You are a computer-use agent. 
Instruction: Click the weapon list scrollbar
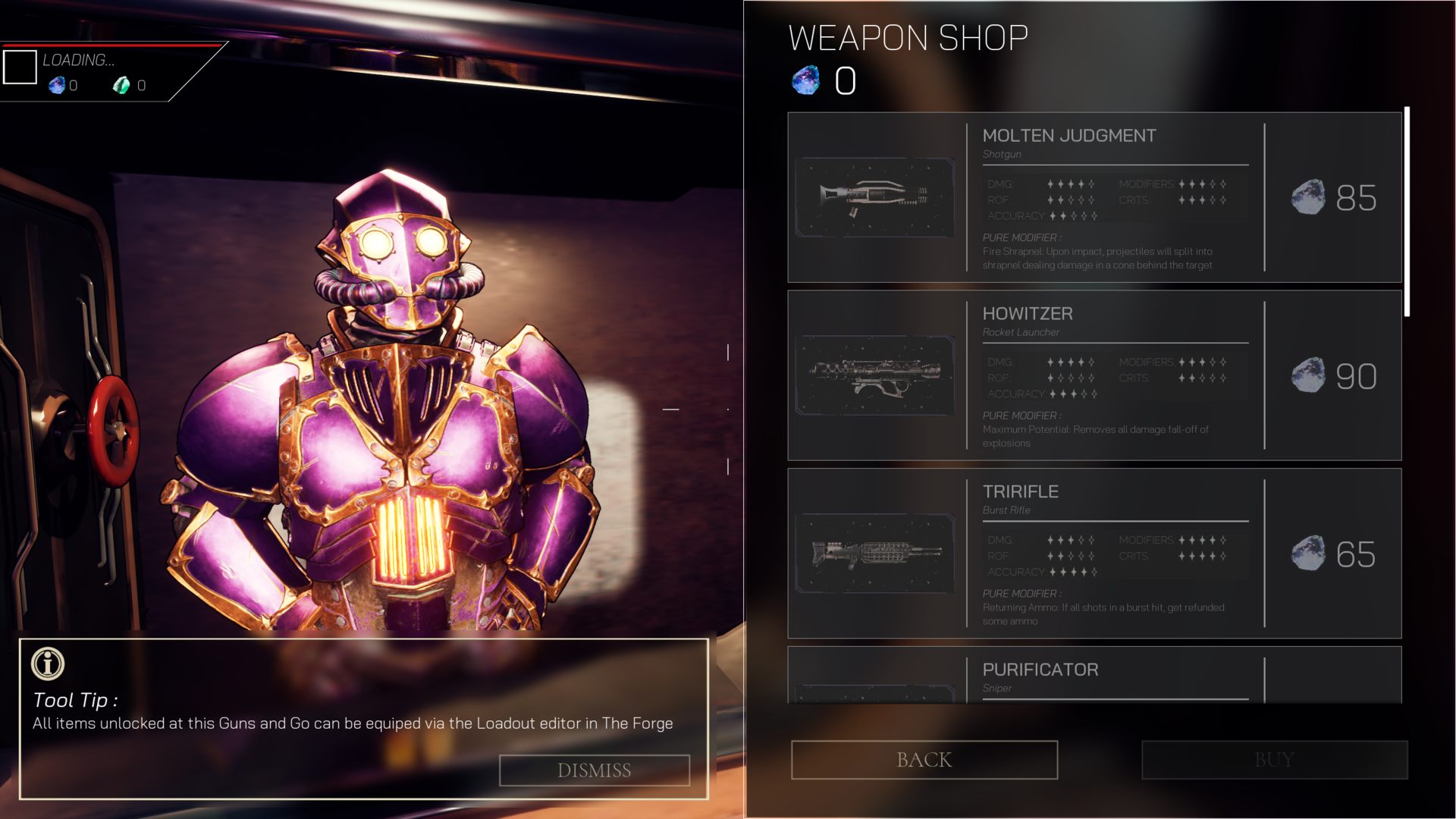1407,212
